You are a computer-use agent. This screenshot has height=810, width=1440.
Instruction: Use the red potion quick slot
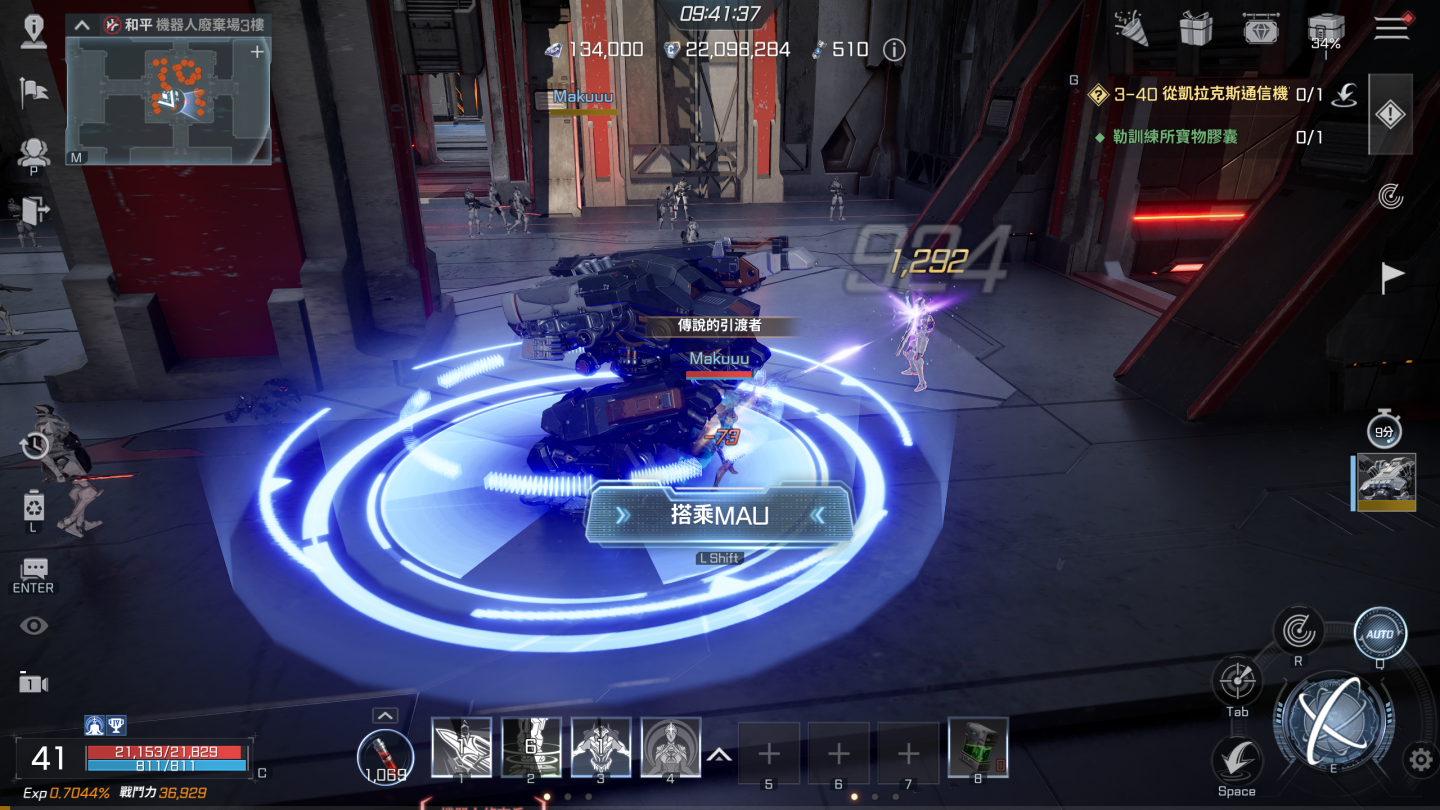click(x=385, y=752)
